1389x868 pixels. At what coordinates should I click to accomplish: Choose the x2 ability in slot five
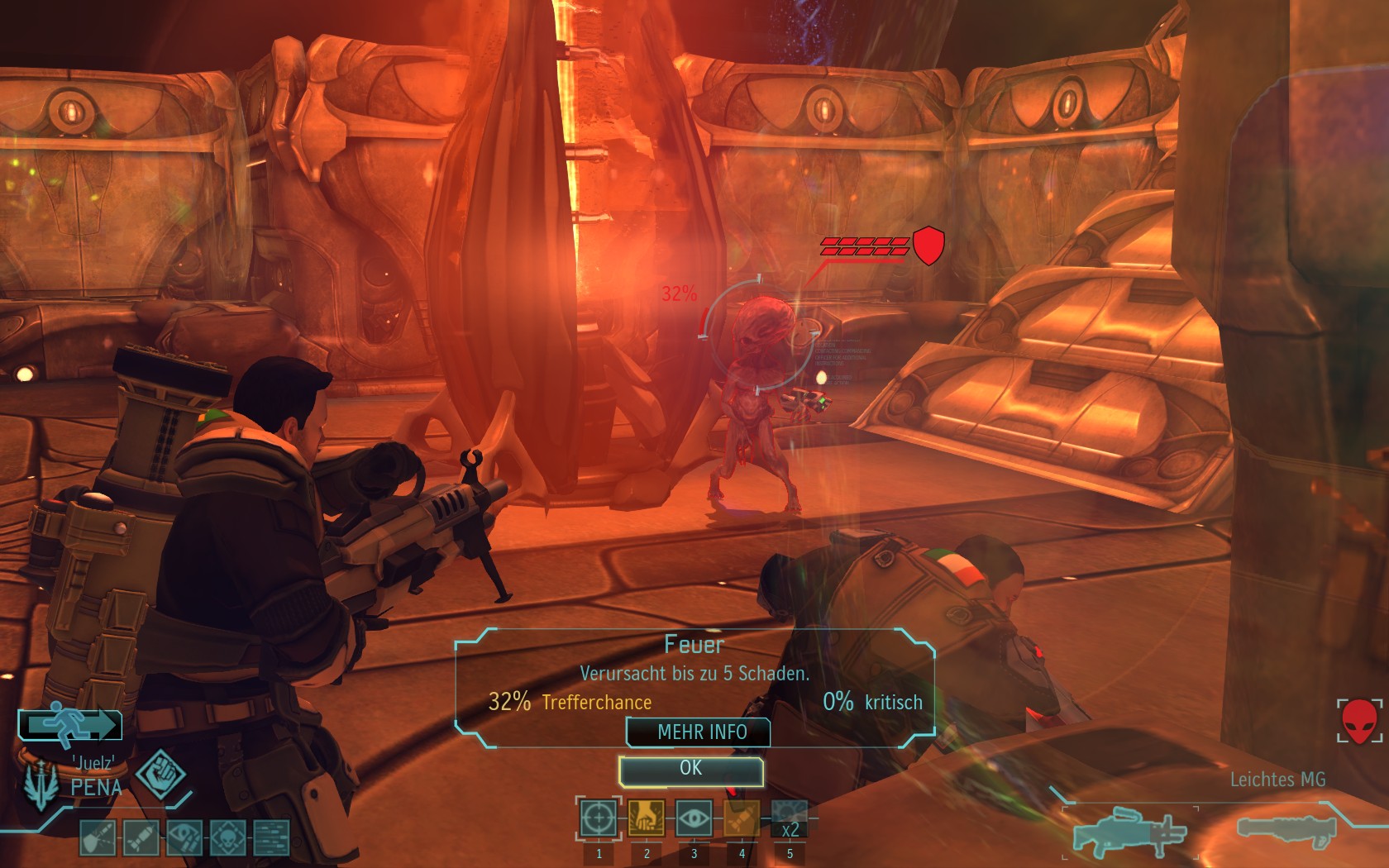[790, 819]
